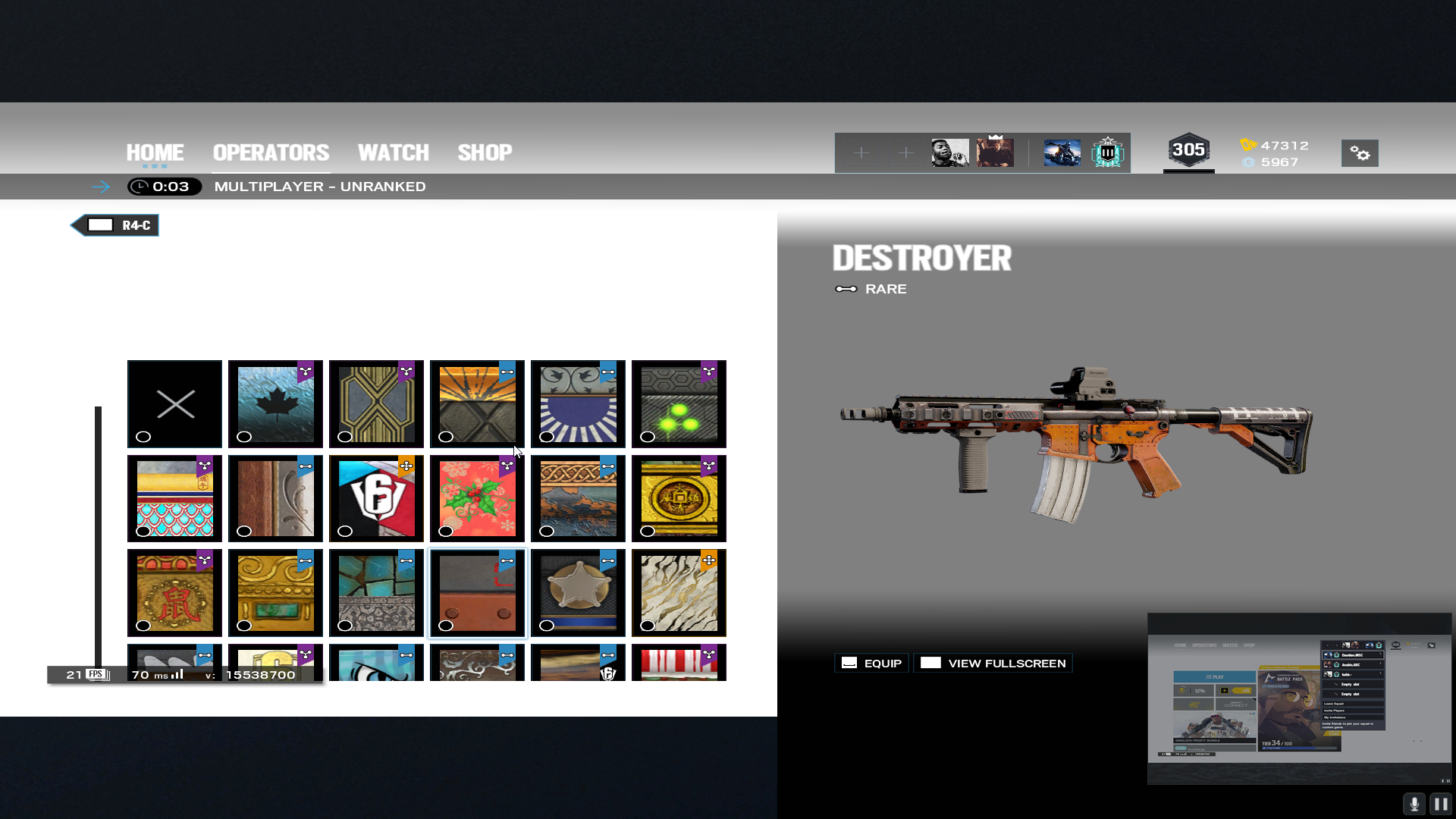Screen dimensions: 1456x819
Task: Select the no-skin X tile
Action: coord(175,404)
